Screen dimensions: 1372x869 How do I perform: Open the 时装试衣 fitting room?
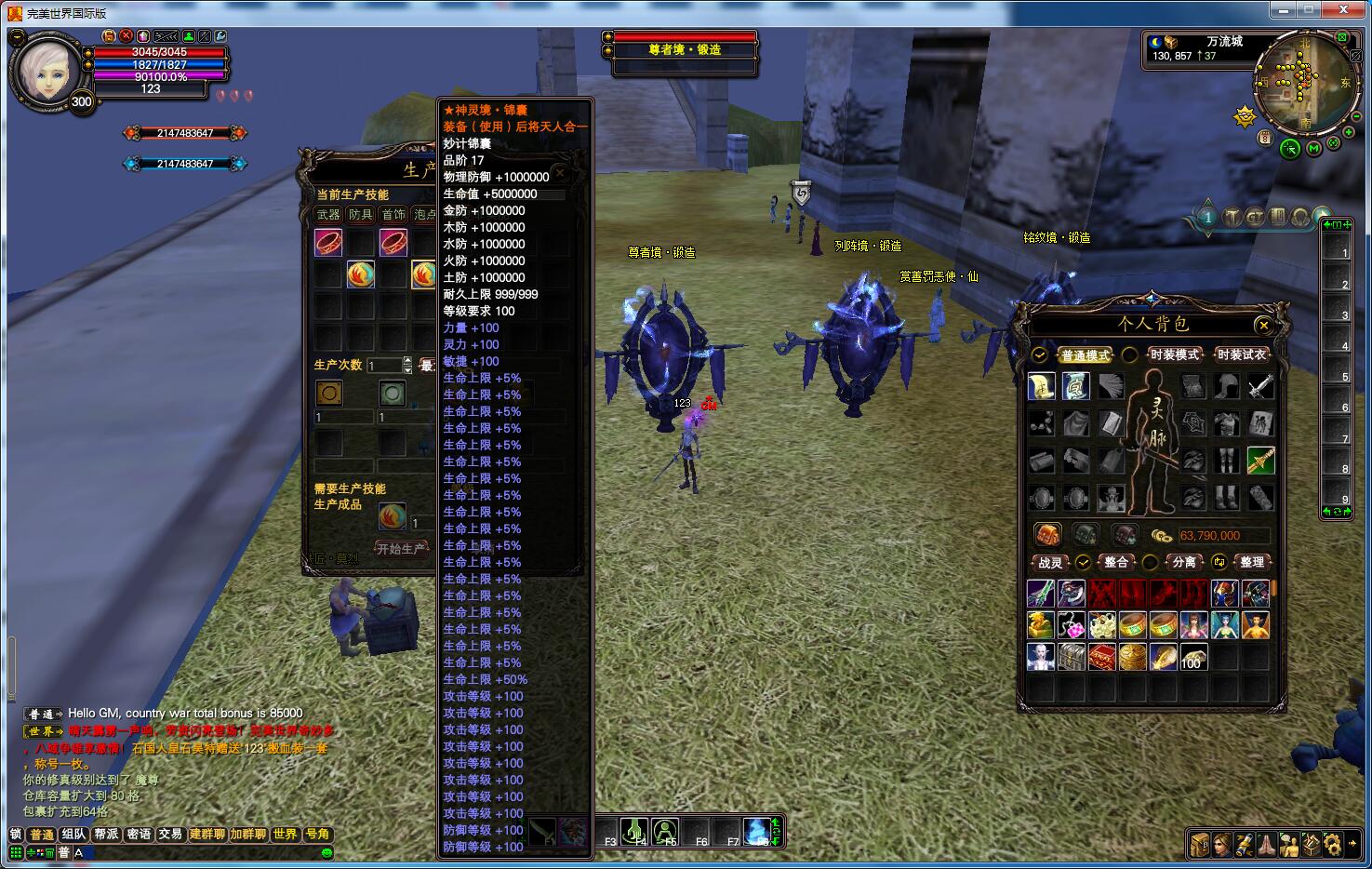pos(1241,354)
